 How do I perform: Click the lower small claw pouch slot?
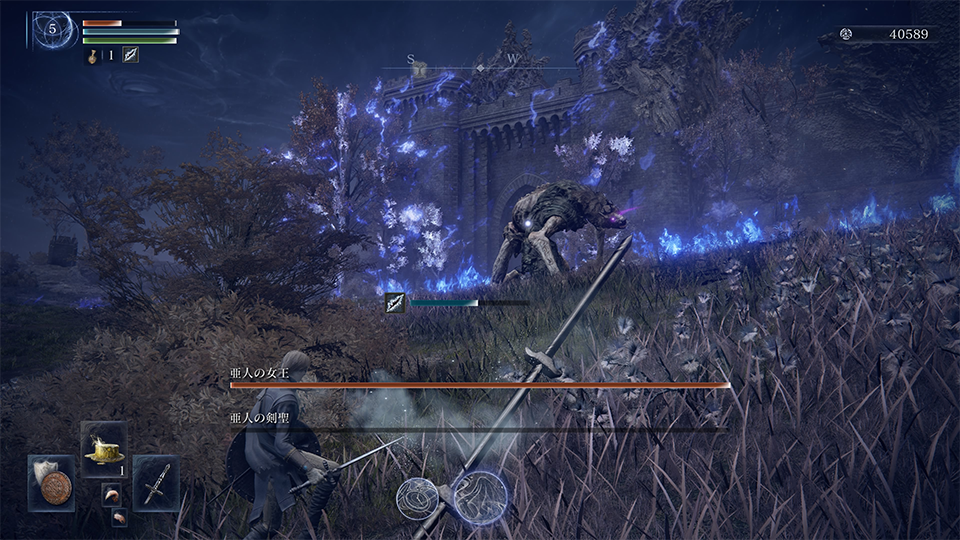(x=119, y=516)
